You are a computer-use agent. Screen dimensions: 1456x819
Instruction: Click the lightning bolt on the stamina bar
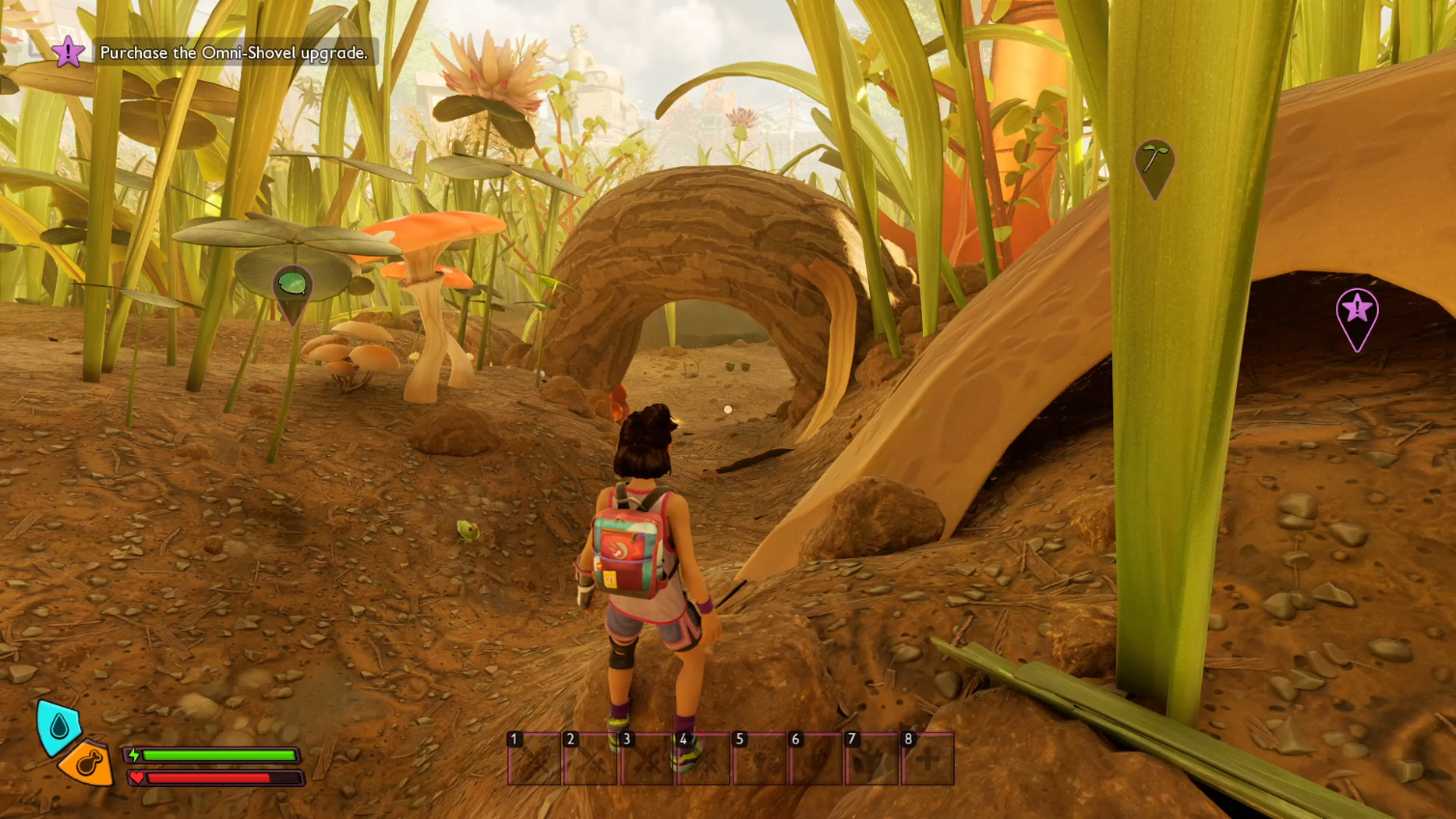point(136,757)
